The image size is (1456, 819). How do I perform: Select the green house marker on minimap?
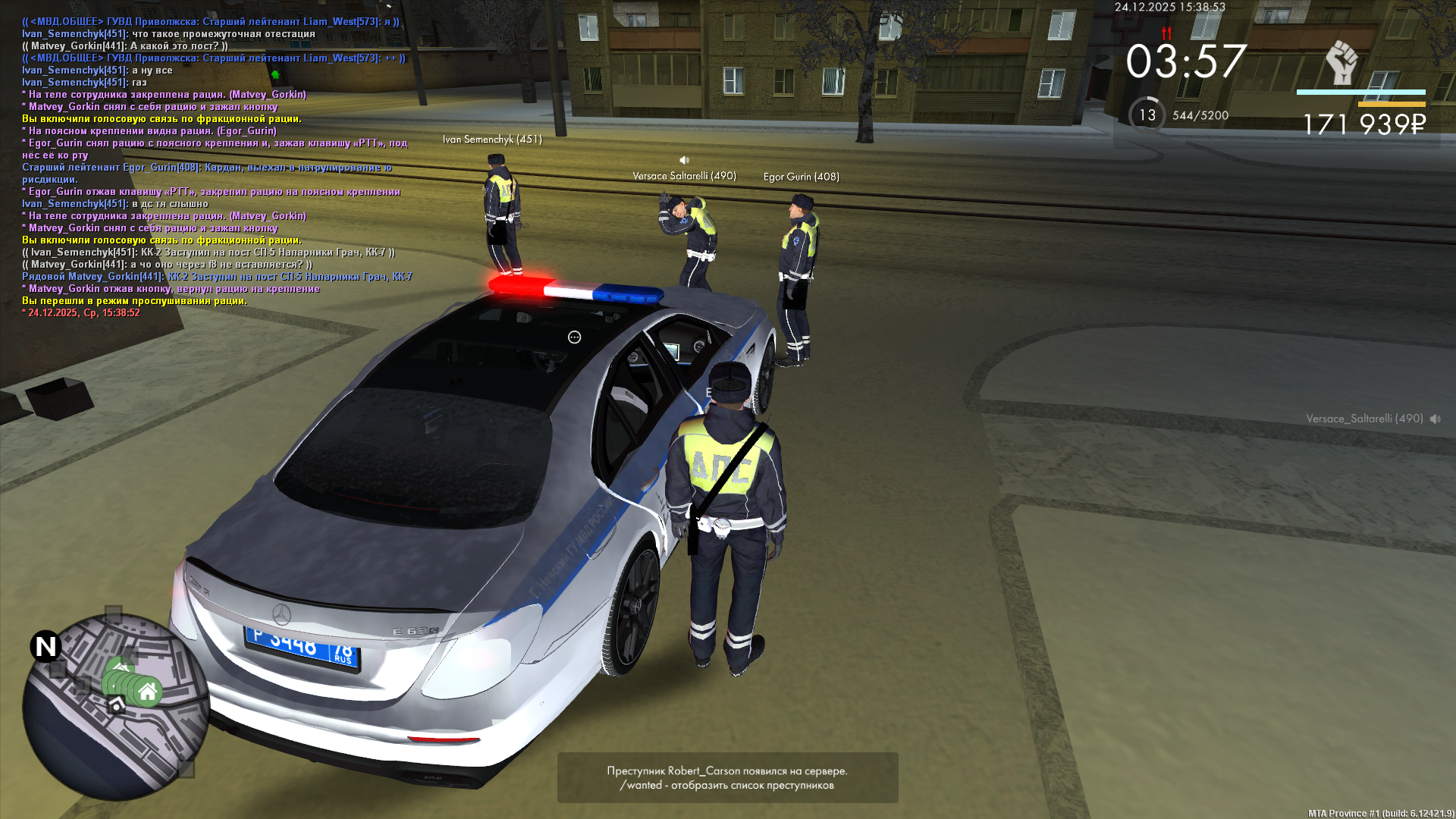(x=148, y=691)
